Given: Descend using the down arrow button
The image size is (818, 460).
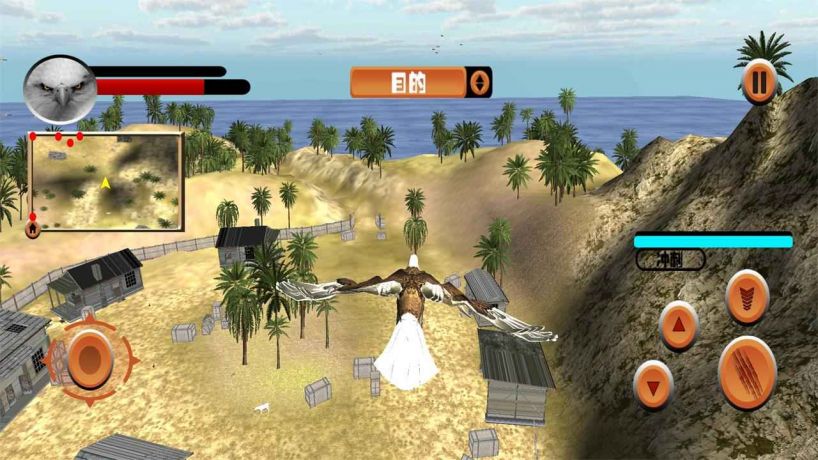Looking at the screenshot, I should (x=653, y=385).
